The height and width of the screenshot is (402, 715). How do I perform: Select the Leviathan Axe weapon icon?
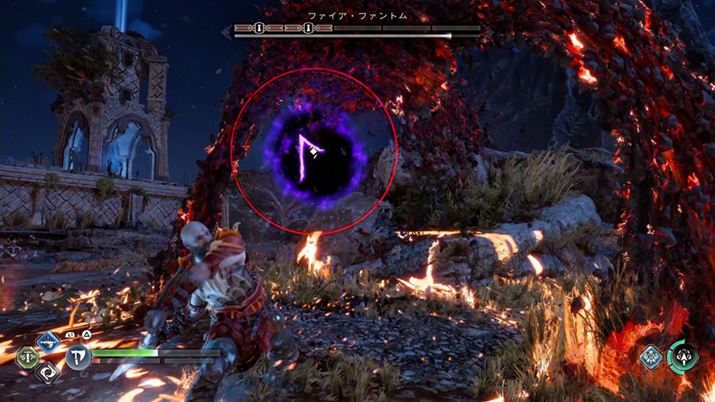[x=79, y=357]
